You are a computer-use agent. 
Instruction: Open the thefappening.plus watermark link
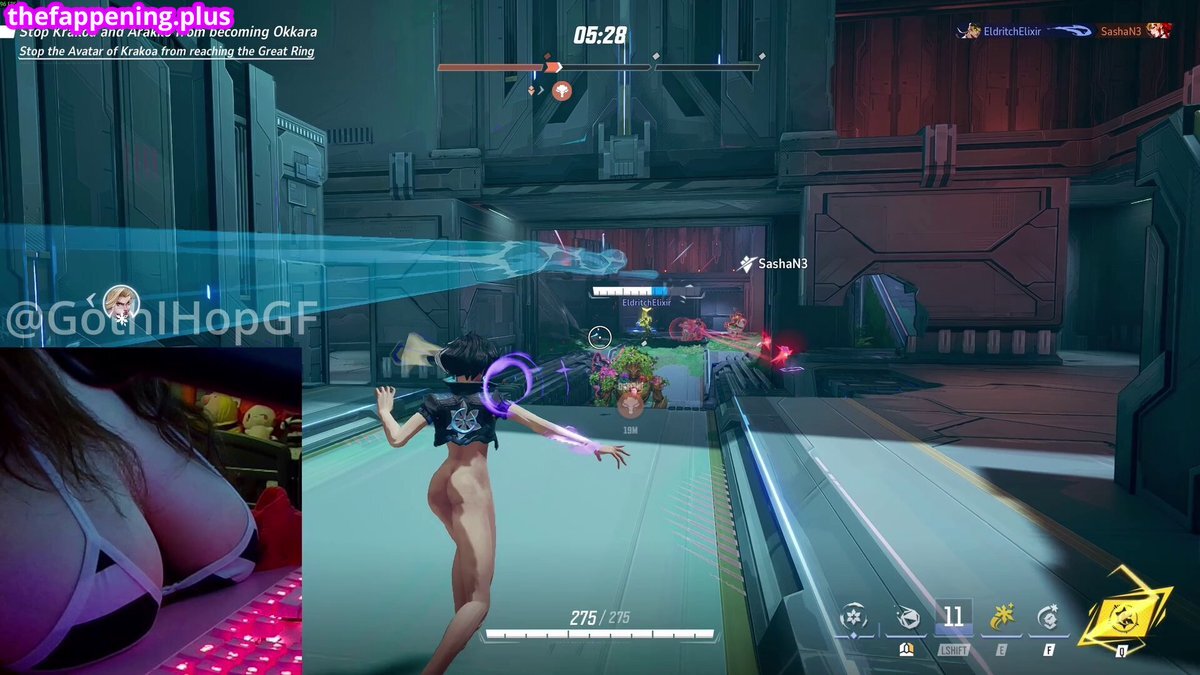pos(118,16)
